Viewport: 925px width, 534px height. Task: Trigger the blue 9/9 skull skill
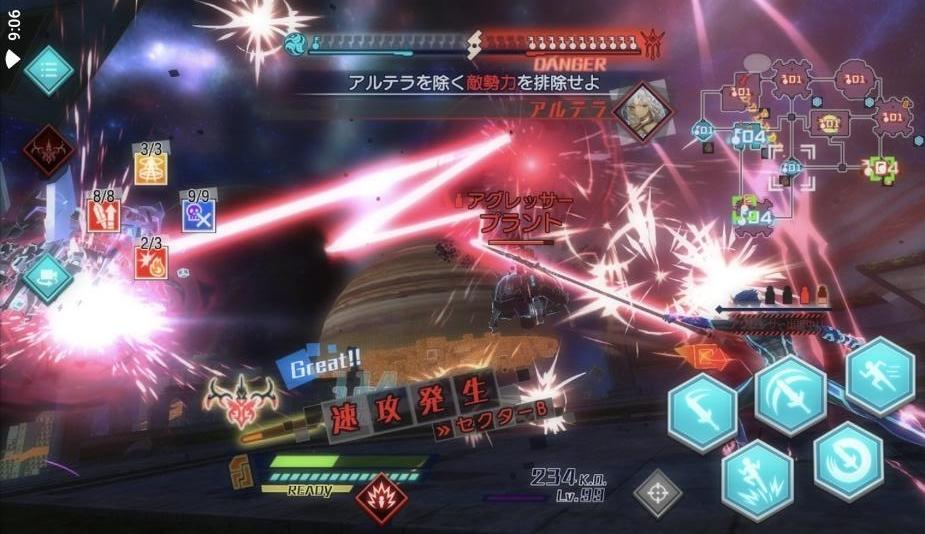(x=198, y=215)
